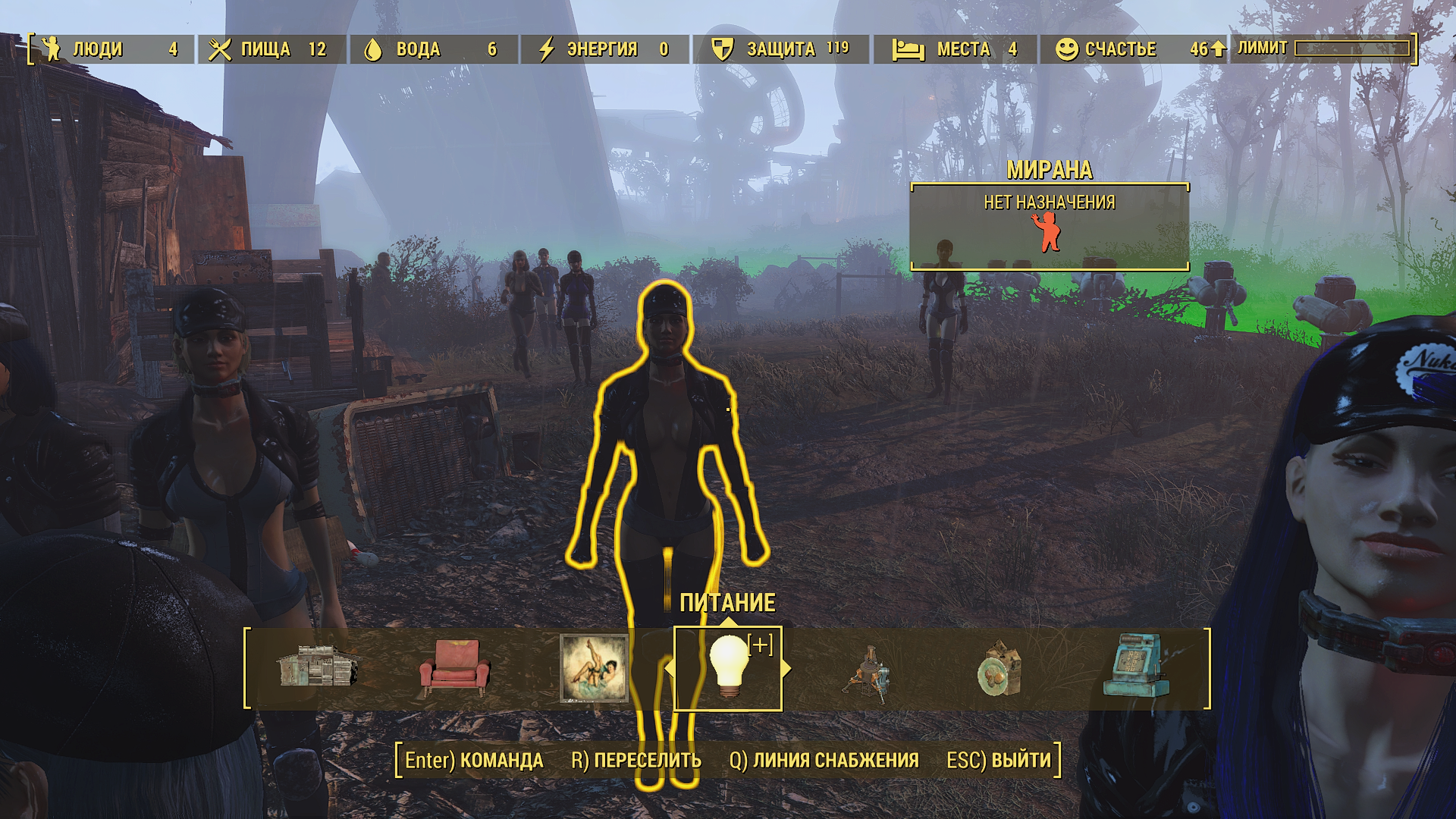The height and width of the screenshot is (819, 1456).
Task: Select the Structures shack category icon
Action: (x=317, y=667)
